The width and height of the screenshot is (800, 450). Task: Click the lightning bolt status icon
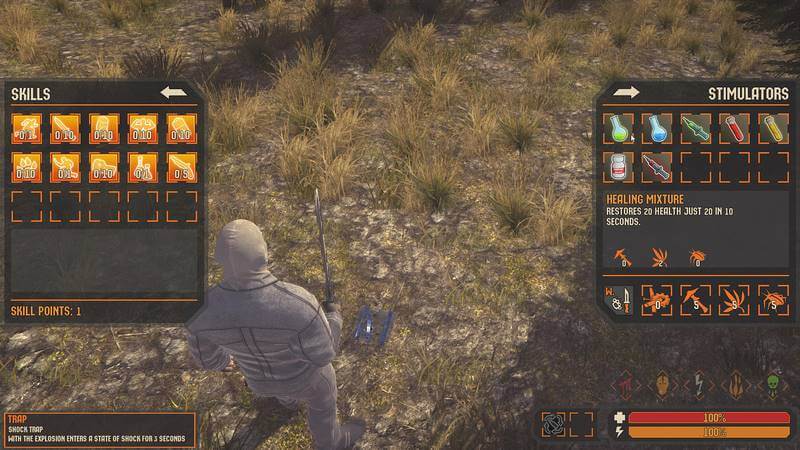point(698,385)
